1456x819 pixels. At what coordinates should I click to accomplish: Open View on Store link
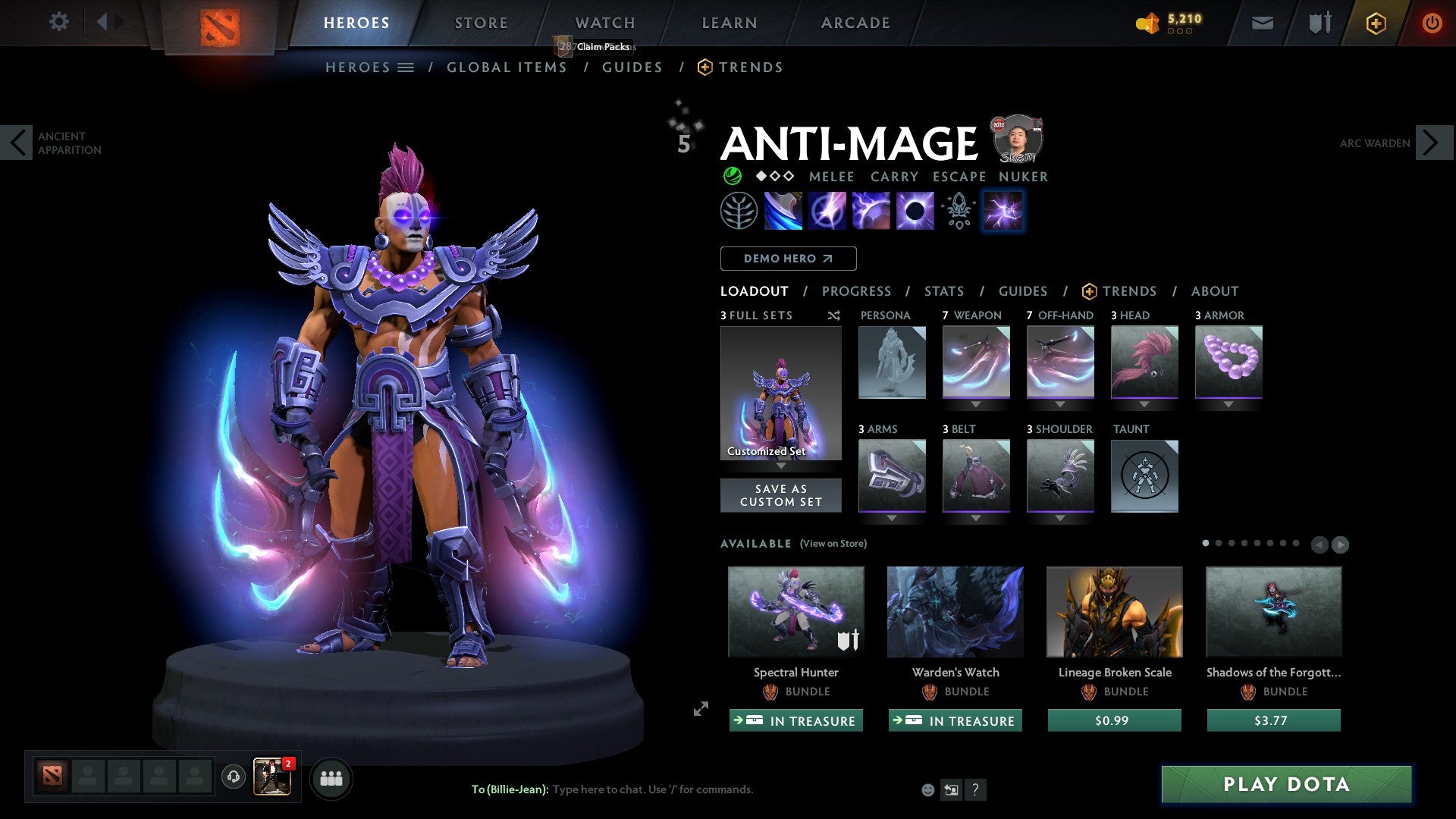point(832,544)
